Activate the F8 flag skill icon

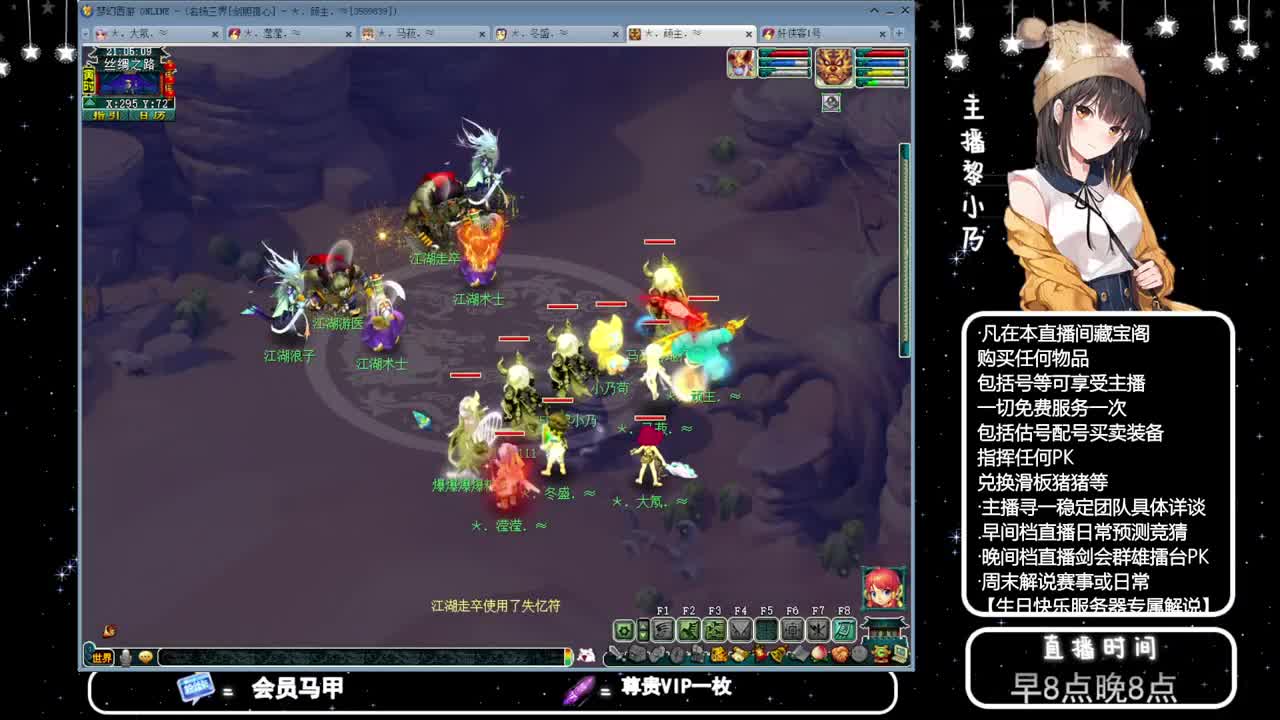click(x=844, y=630)
